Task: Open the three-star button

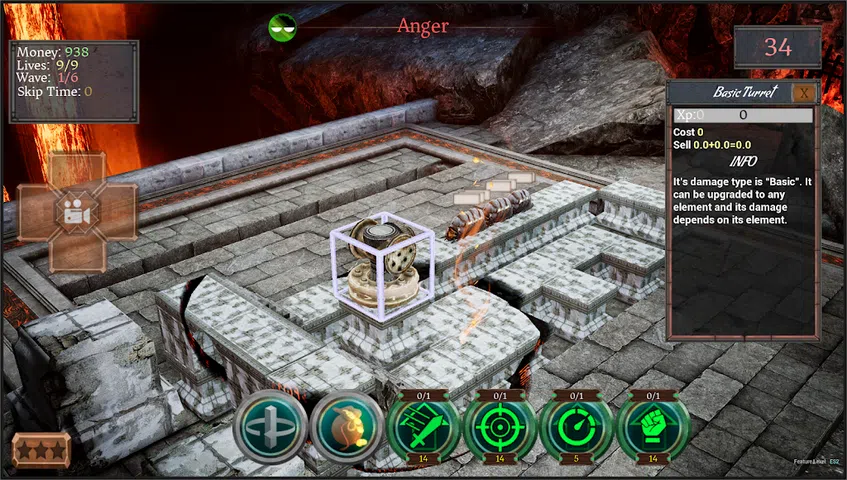Action: click(x=41, y=450)
